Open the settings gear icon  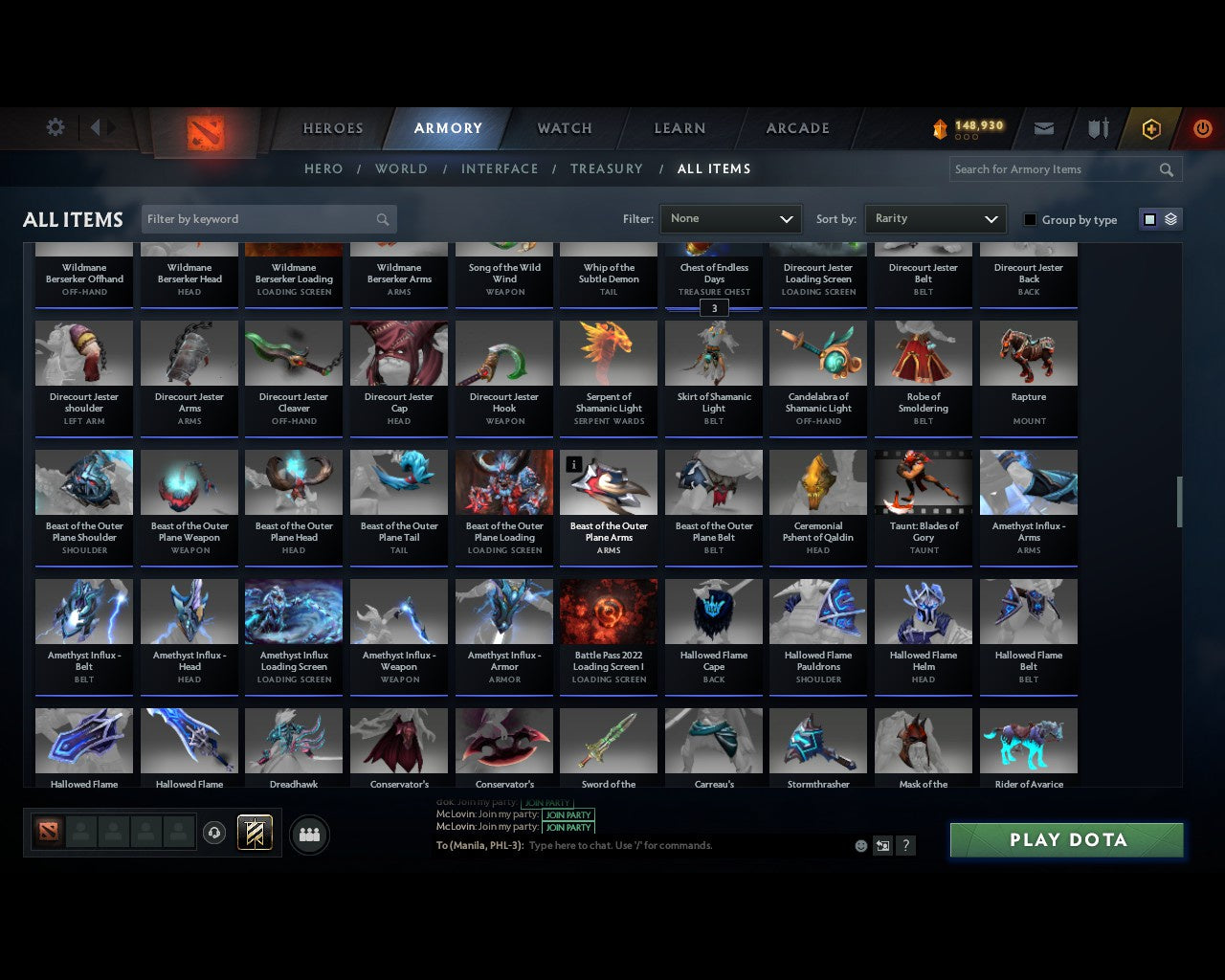coord(55,126)
